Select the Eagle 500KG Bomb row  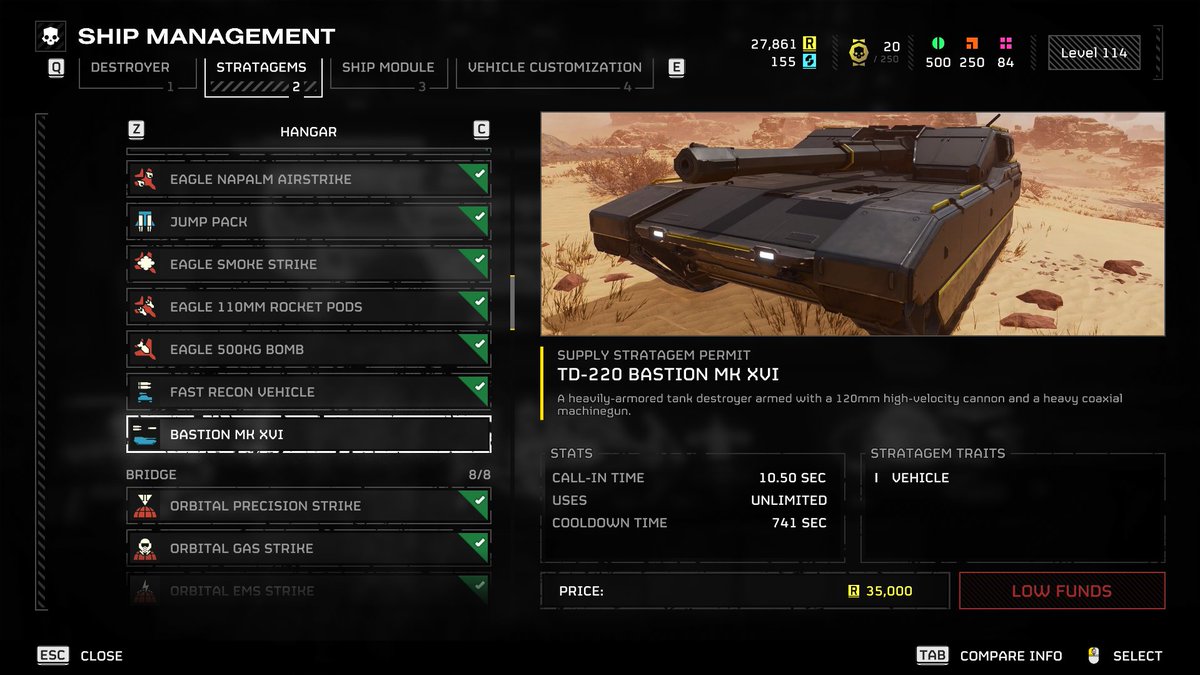pos(308,349)
